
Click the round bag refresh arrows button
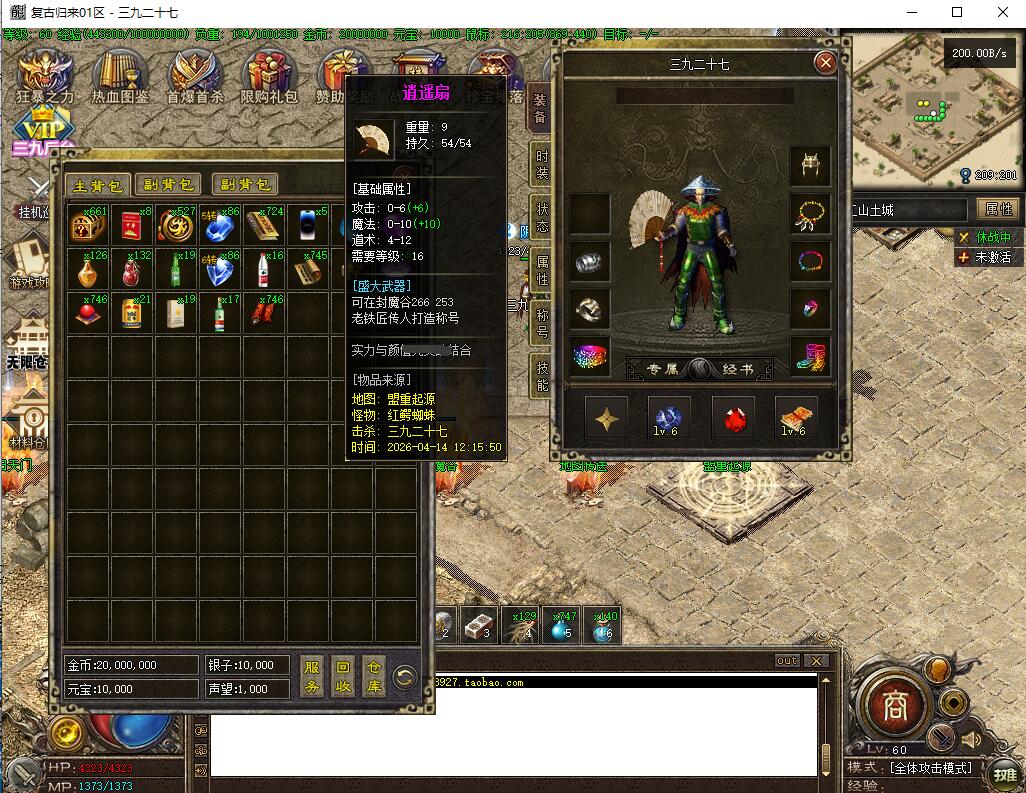pos(405,677)
